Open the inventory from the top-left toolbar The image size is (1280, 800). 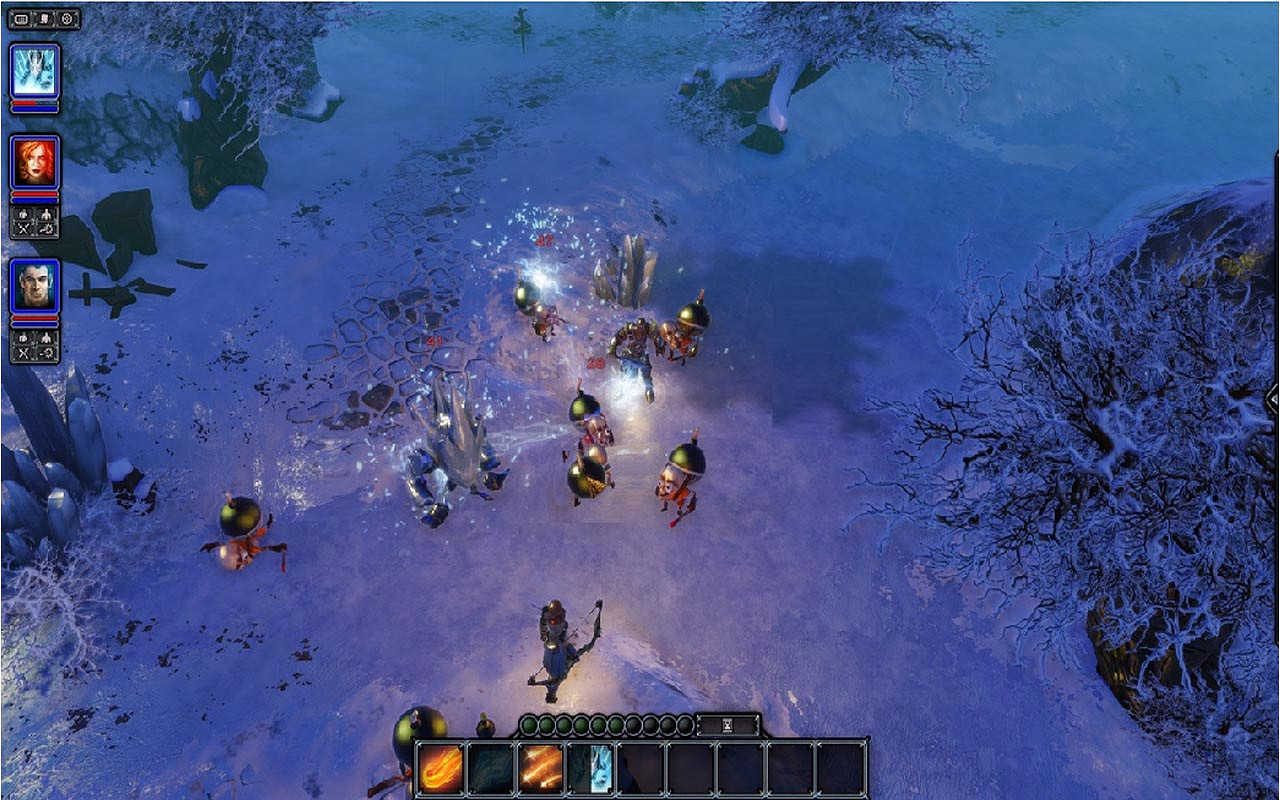[20, 17]
